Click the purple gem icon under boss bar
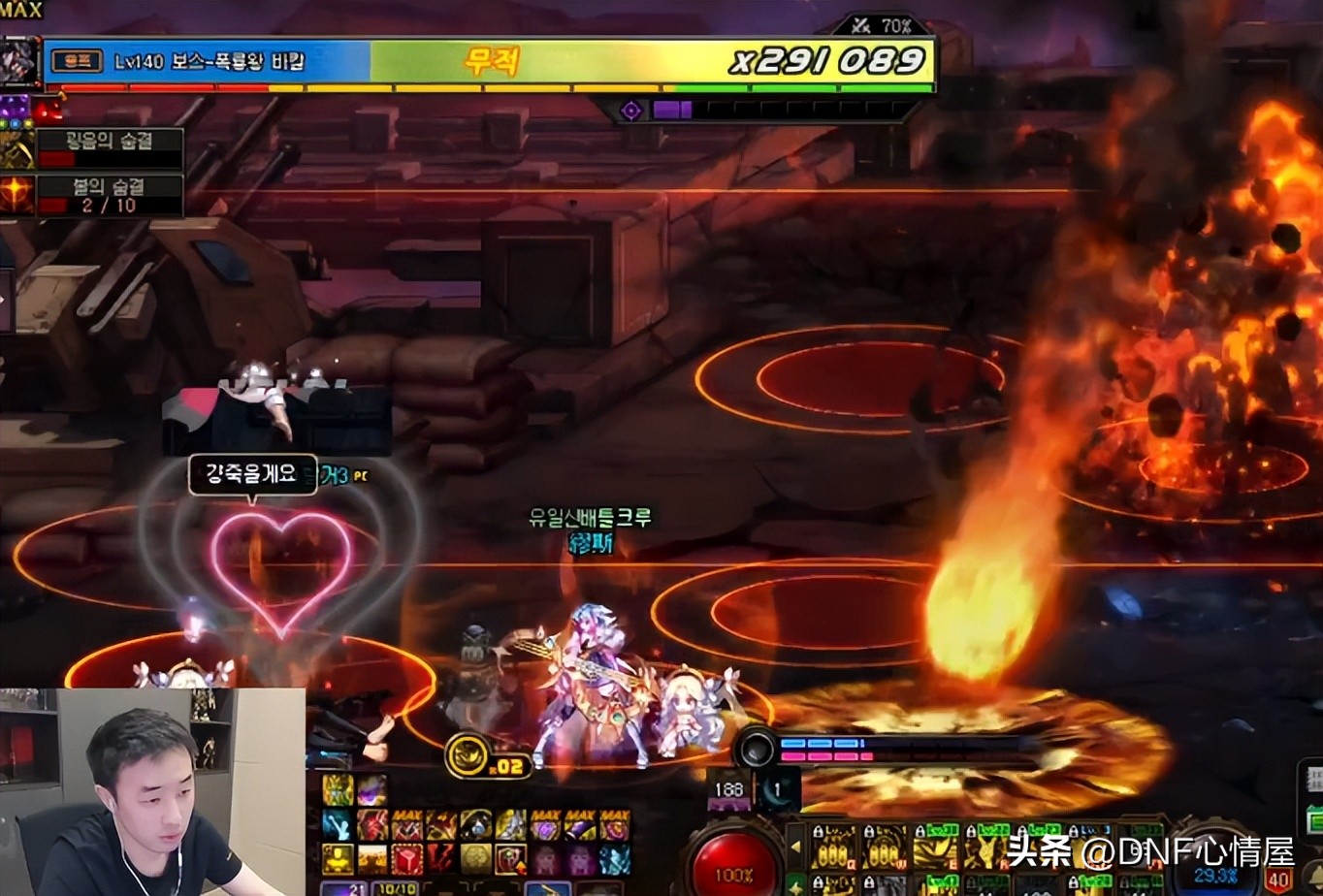 [631, 111]
